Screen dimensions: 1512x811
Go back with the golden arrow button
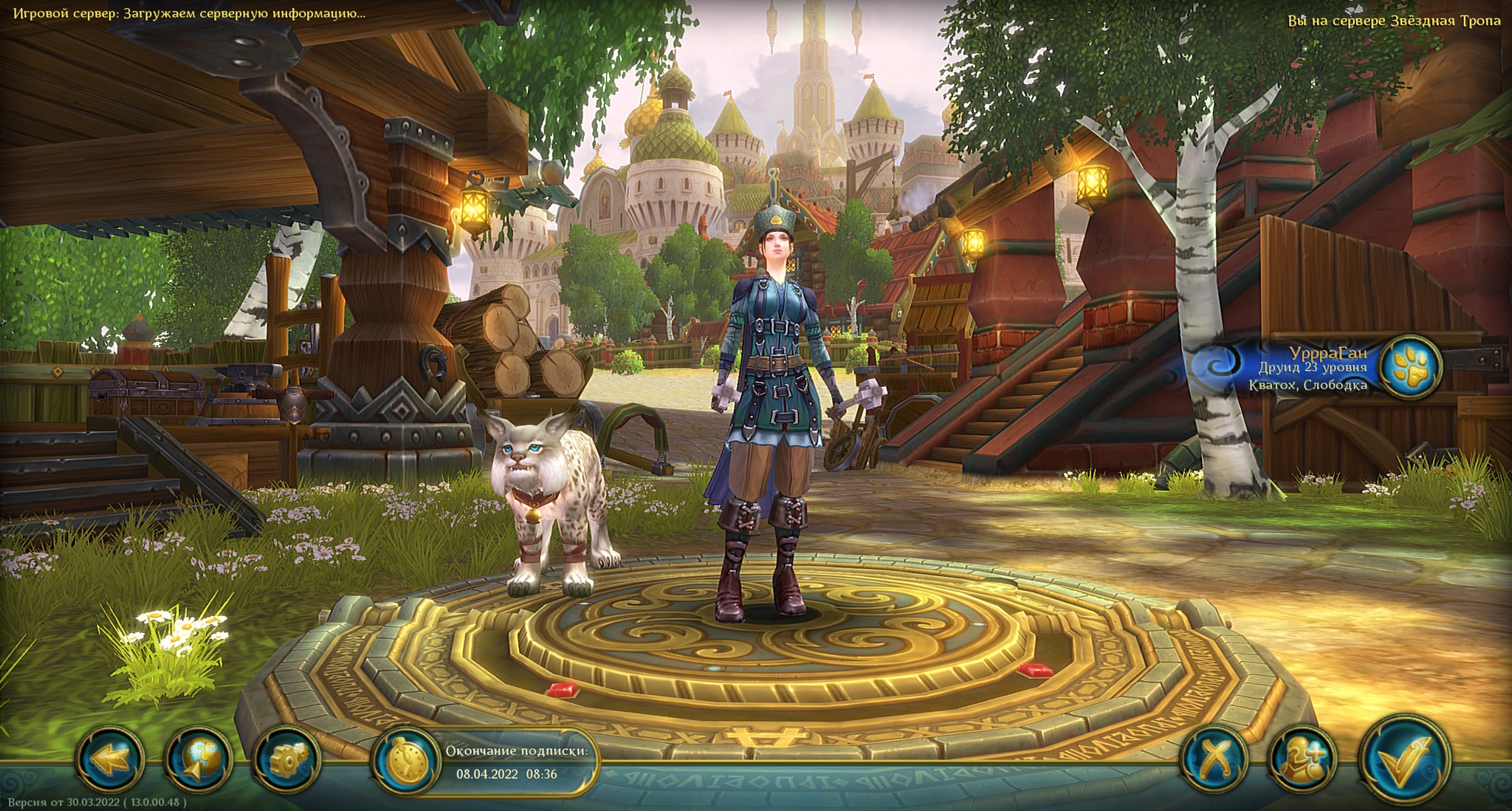click(x=109, y=759)
